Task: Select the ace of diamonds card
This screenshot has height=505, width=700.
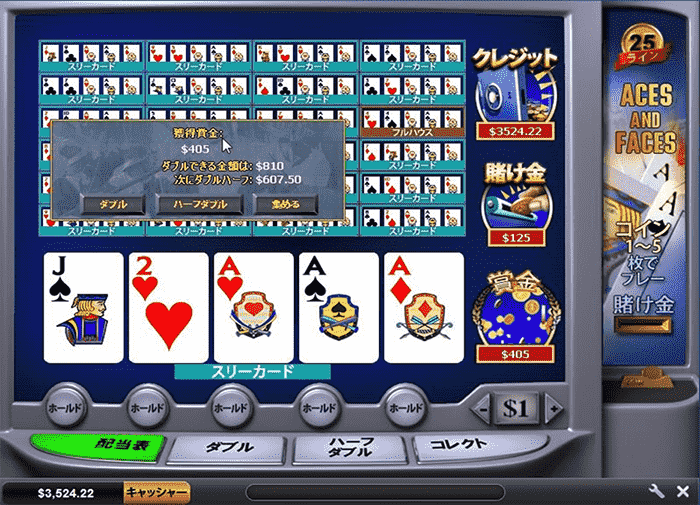Action: click(424, 307)
